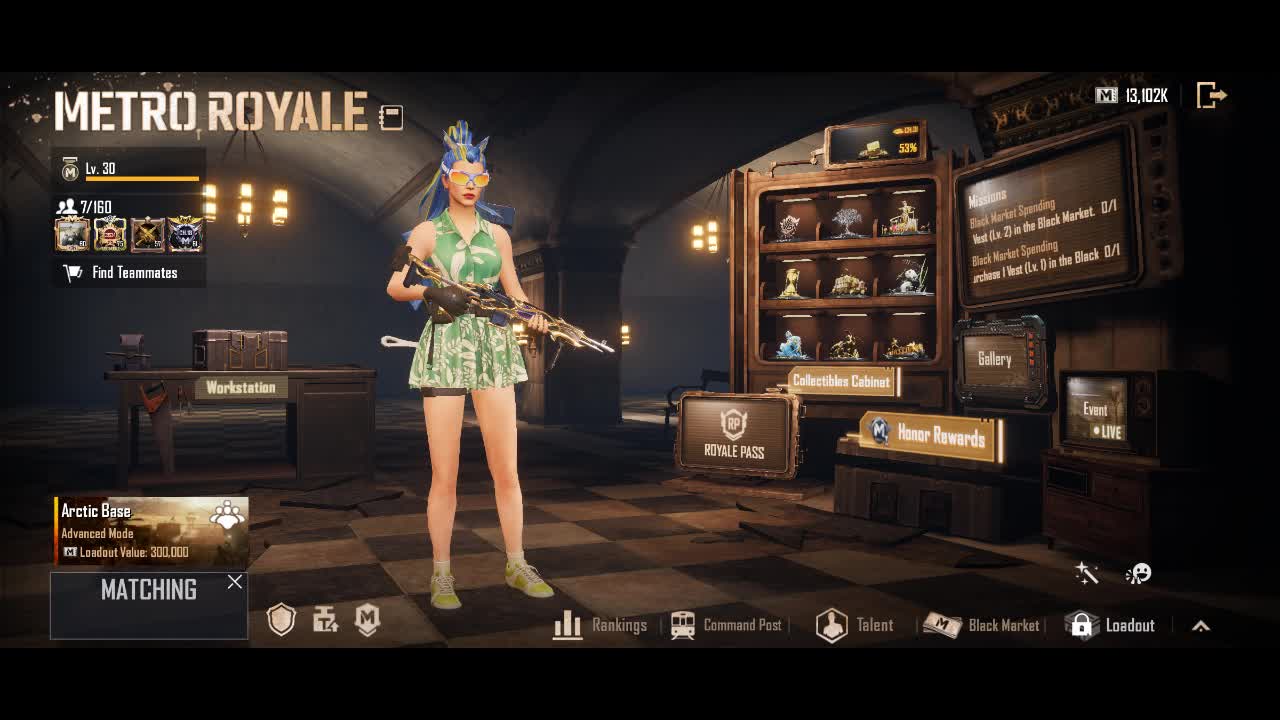Open the emote face icon
The height and width of the screenshot is (720, 1280).
tap(1138, 573)
